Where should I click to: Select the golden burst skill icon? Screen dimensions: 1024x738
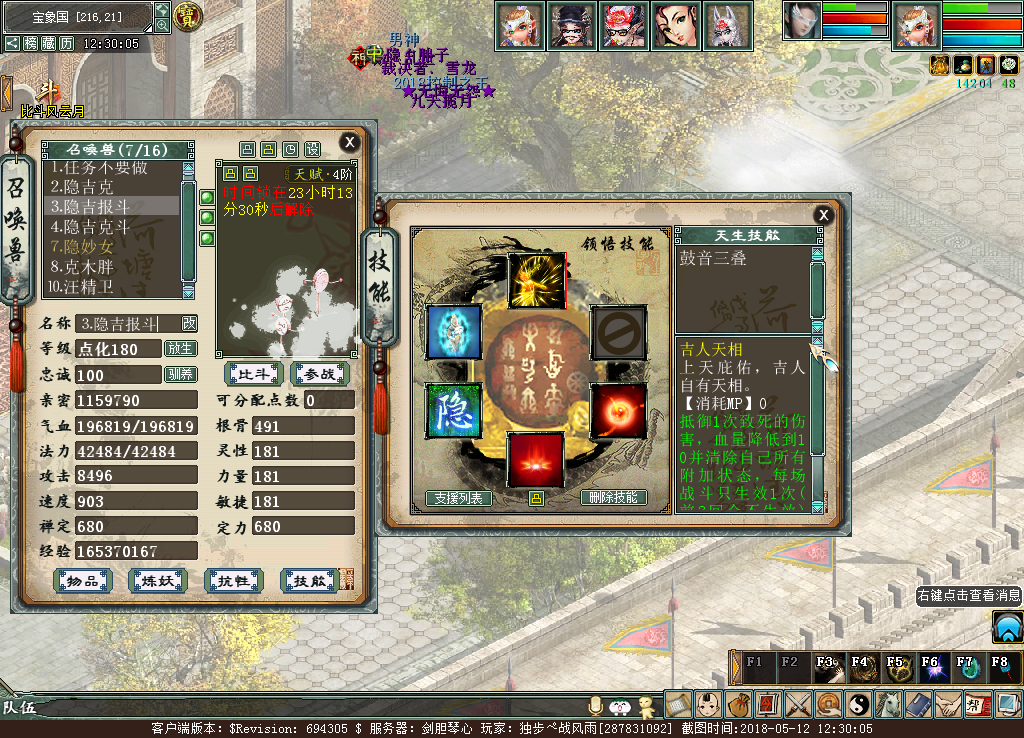click(536, 280)
